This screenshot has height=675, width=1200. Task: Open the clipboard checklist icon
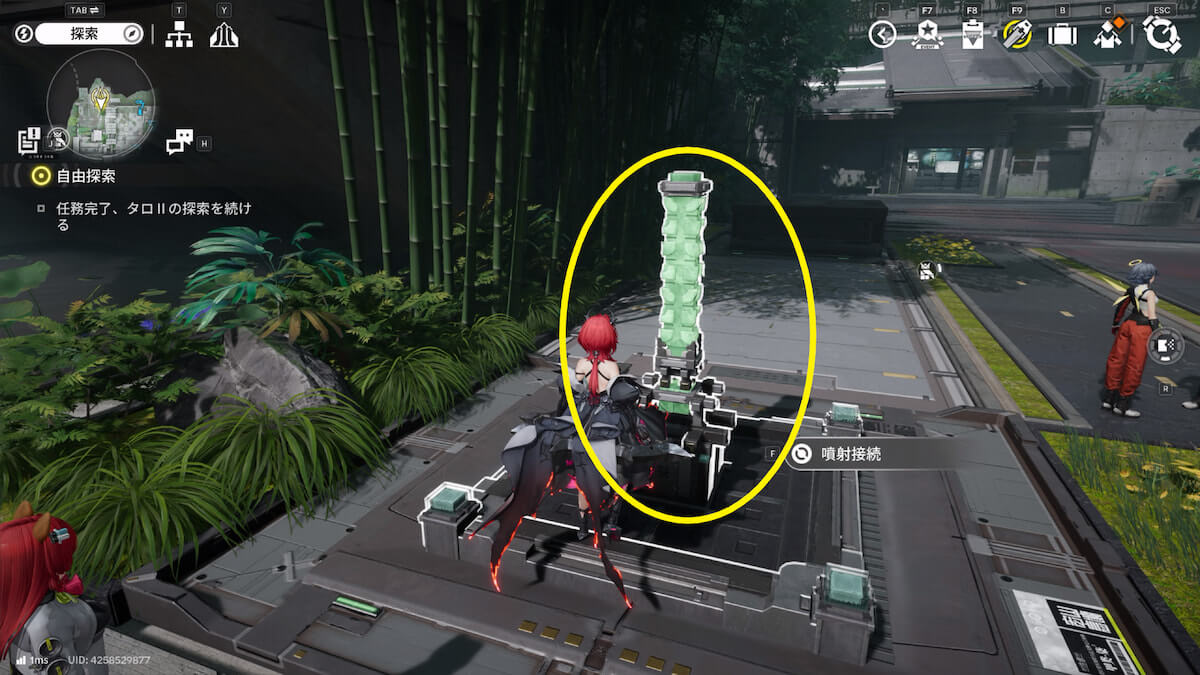pos(972,35)
